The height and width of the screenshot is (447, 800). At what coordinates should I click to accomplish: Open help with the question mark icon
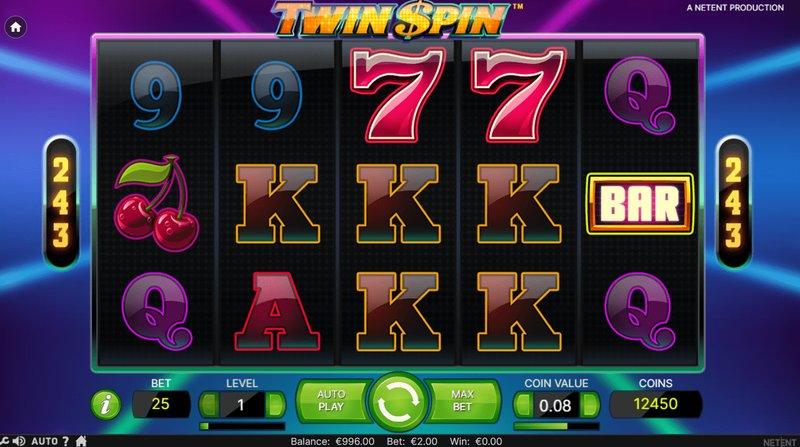tap(66, 440)
